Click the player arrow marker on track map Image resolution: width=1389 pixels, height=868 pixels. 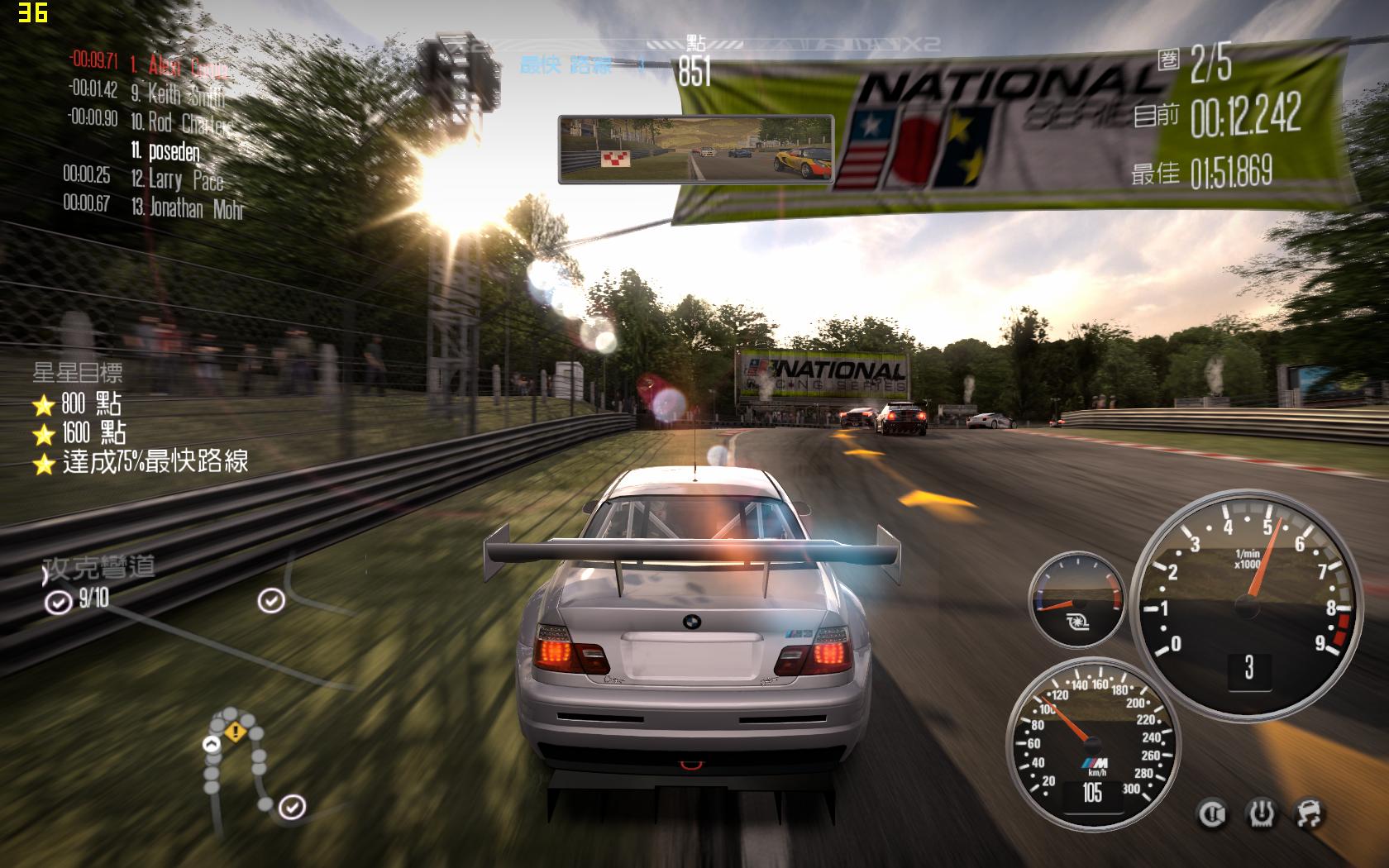click(x=212, y=744)
